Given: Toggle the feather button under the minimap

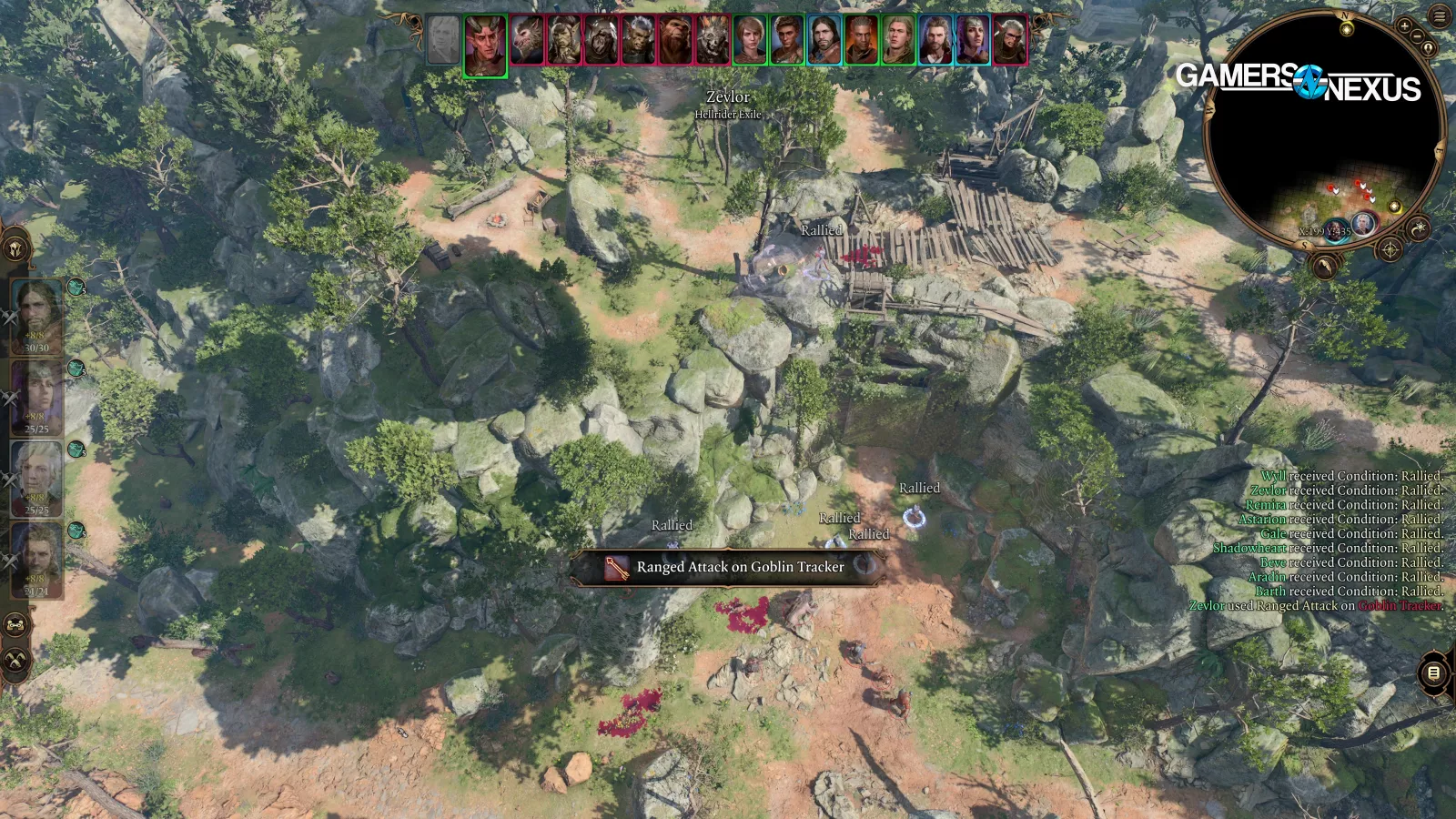Looking at the screenshot, I should (1326, 265).
